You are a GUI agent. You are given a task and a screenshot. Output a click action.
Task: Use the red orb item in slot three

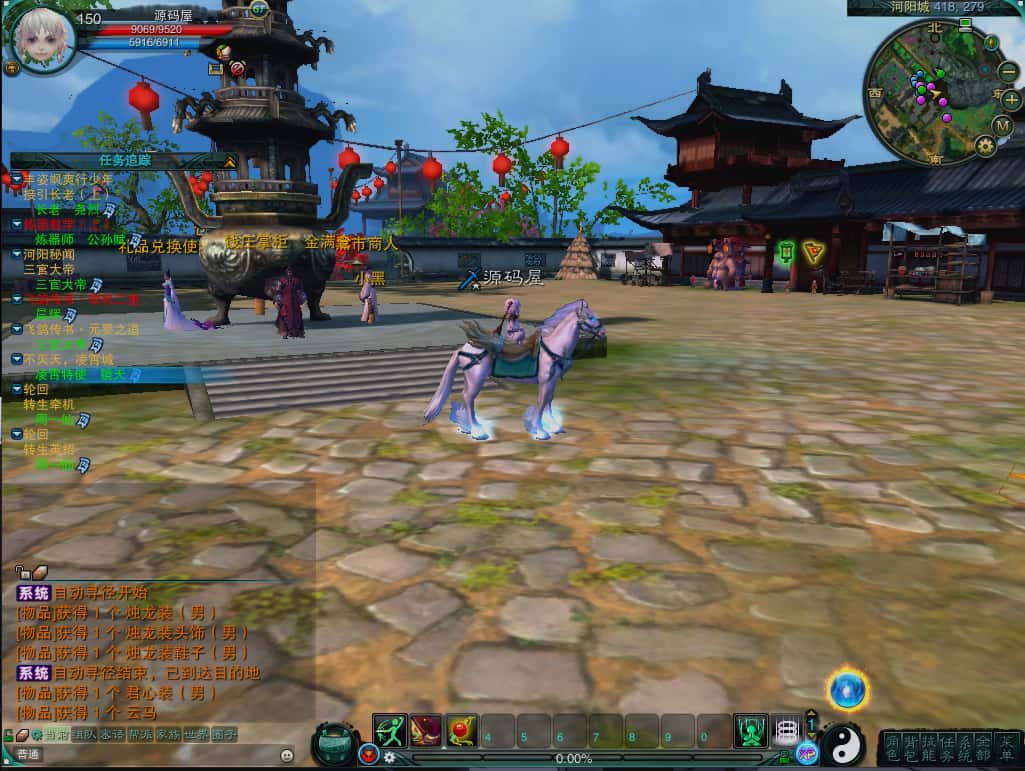point(461,731)
